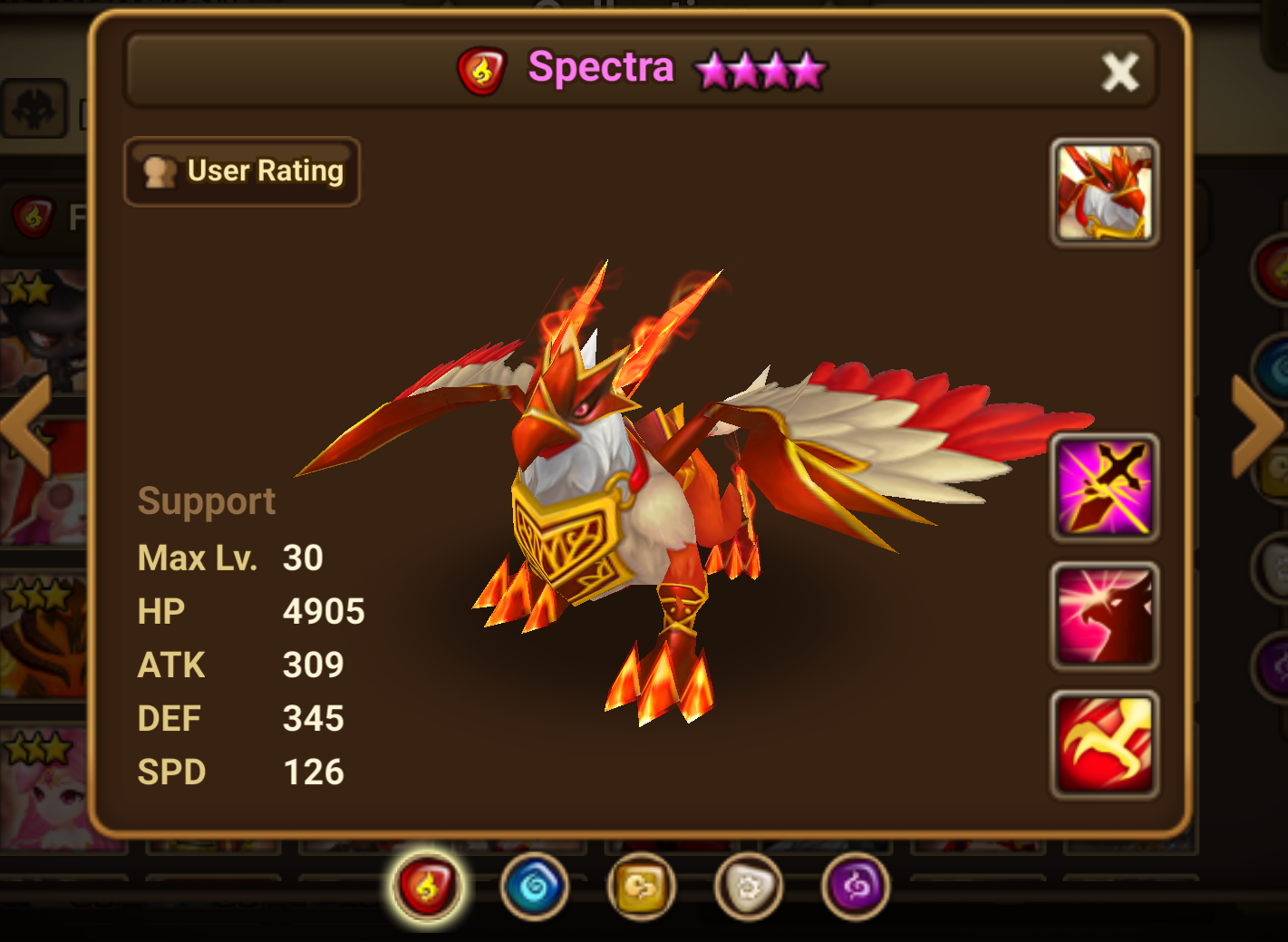Enable the fourth grey filter orb at bottom
Viewport: 1288px width, 942px height.
748,887
